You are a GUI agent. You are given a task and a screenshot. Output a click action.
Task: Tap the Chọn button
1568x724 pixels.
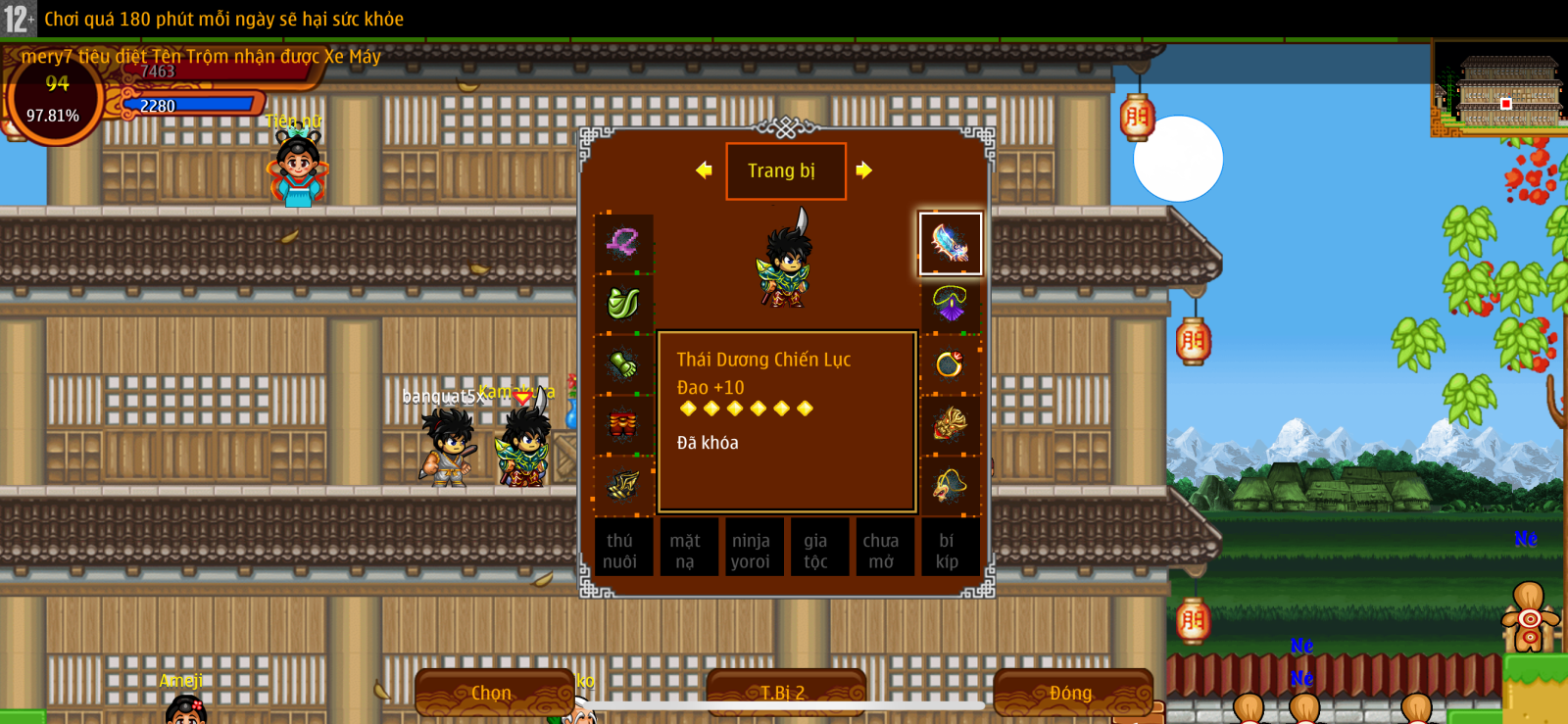click(493, 693)
